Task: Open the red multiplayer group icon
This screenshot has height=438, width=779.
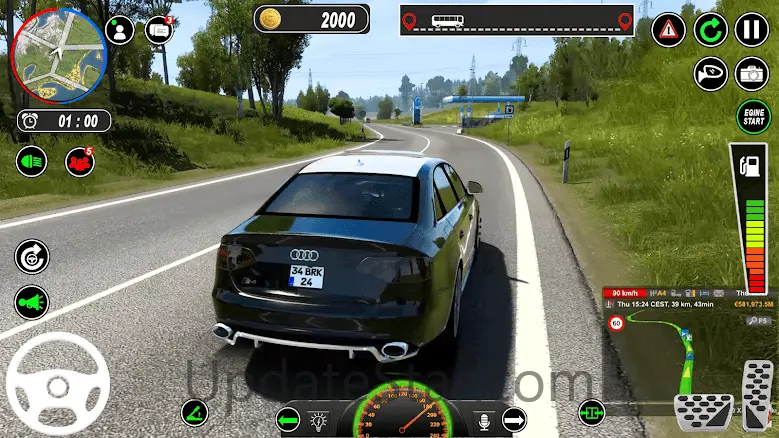Action: (x=79, y=161)
